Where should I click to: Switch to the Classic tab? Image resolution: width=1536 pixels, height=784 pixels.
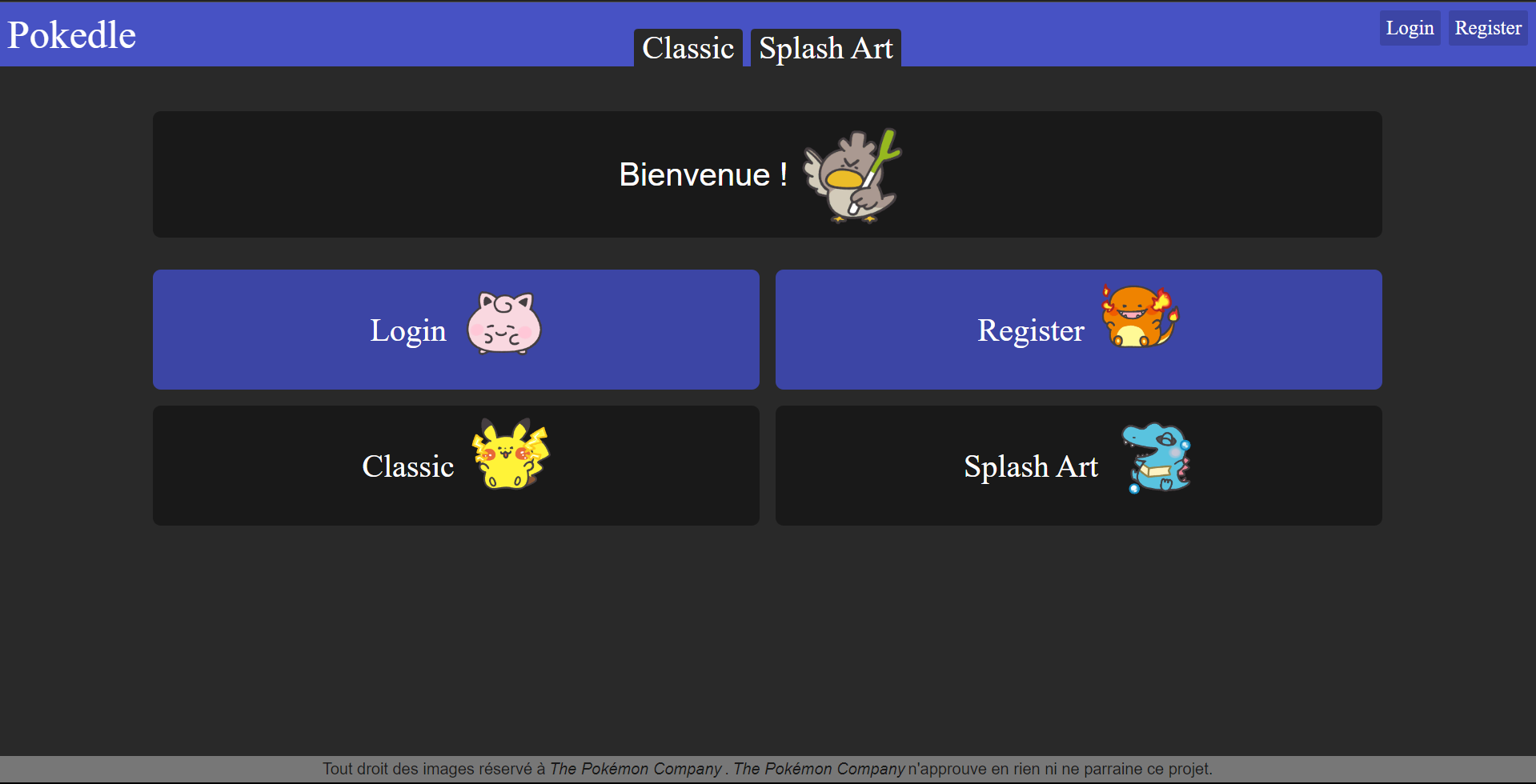coord(688,47)
